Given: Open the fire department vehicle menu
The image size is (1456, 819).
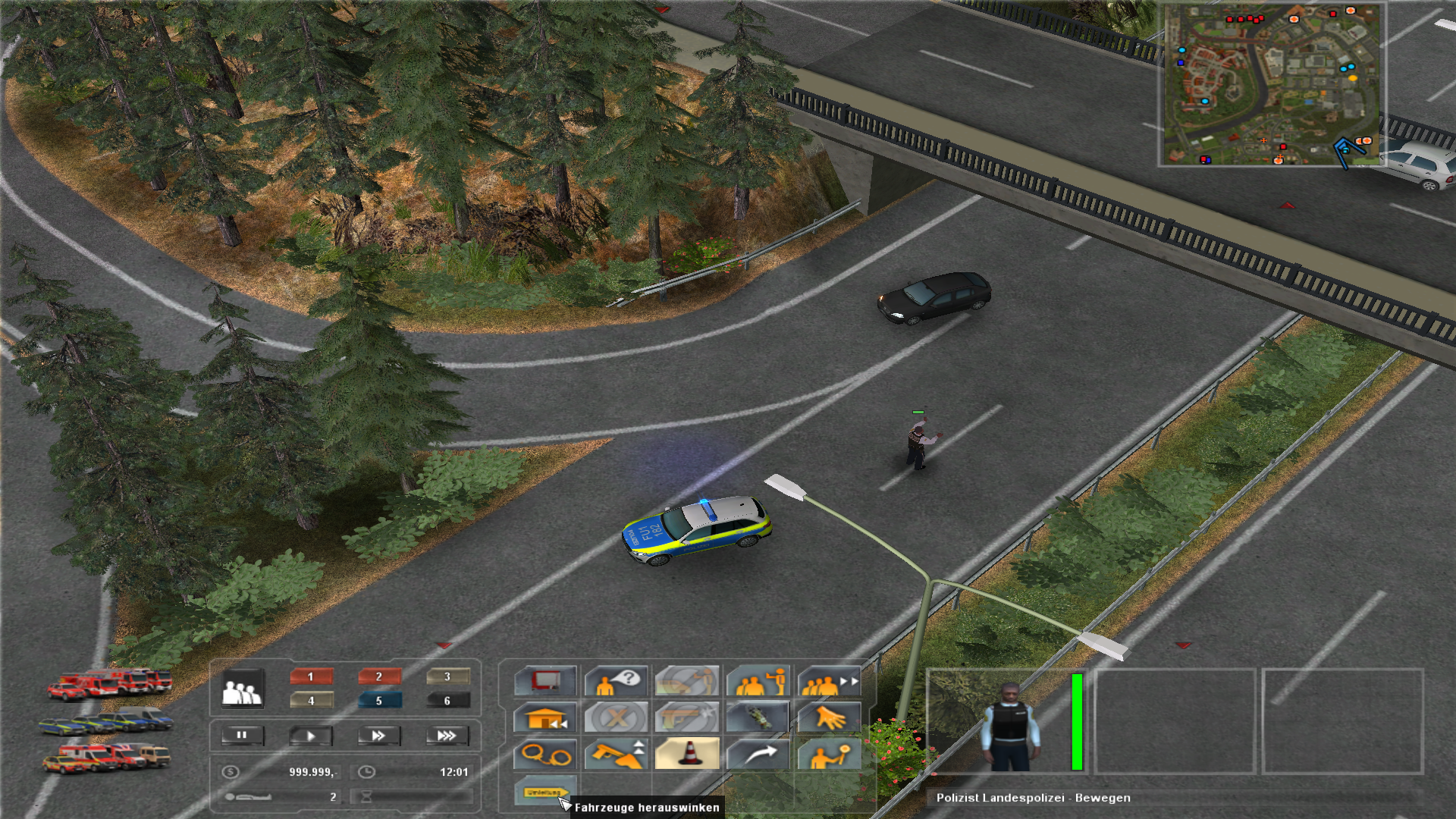Looking at the screenshot, I should tap(110, 682).
